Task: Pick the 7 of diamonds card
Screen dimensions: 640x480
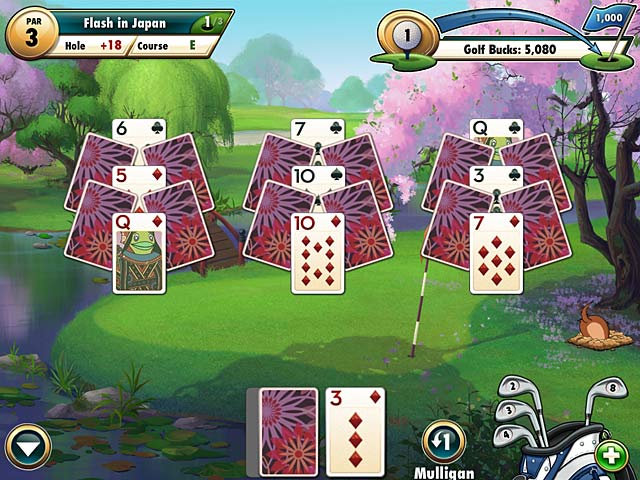Action: click(x=496, y=253)
